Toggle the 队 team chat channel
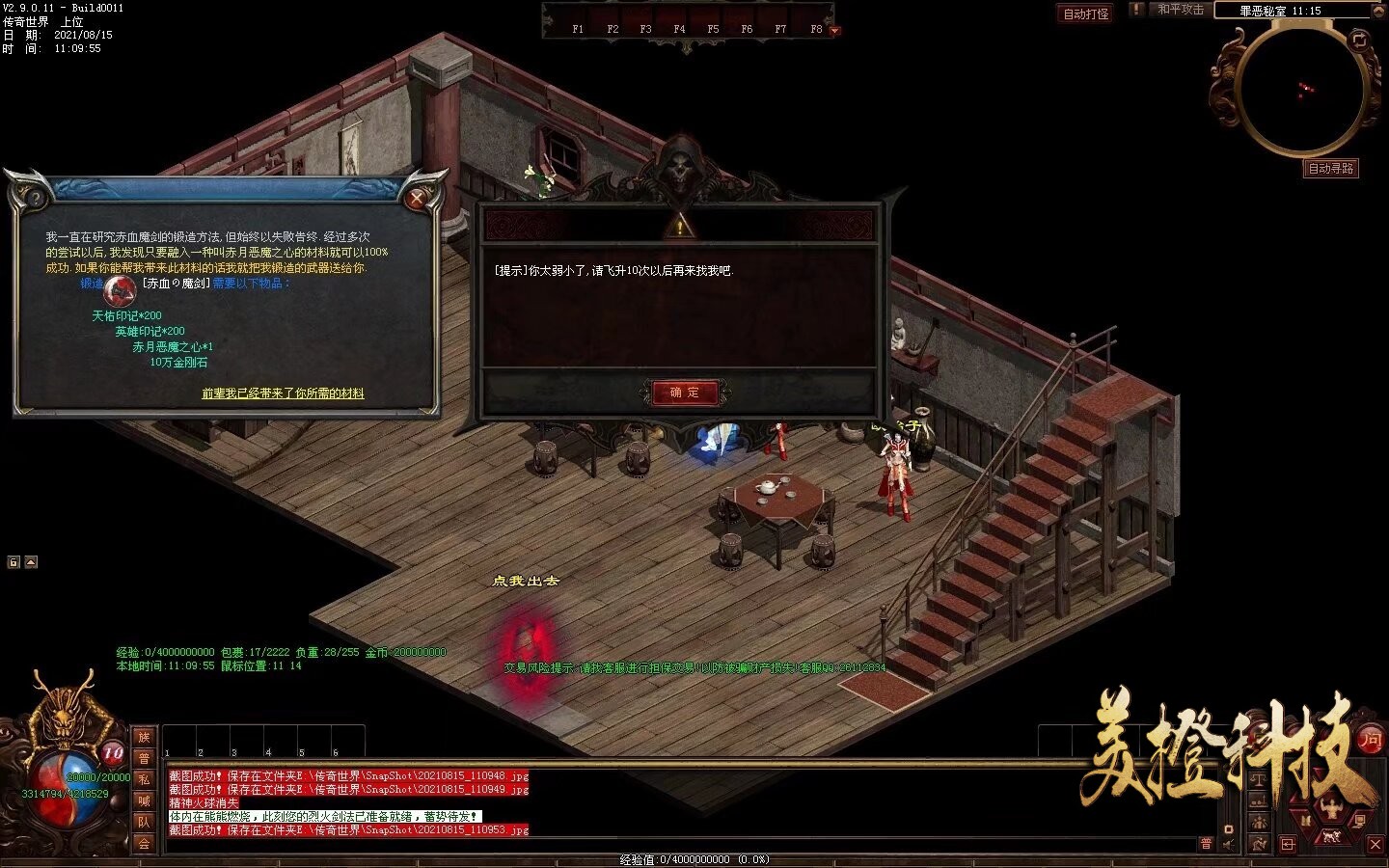1389x868 pixels. 144,820
